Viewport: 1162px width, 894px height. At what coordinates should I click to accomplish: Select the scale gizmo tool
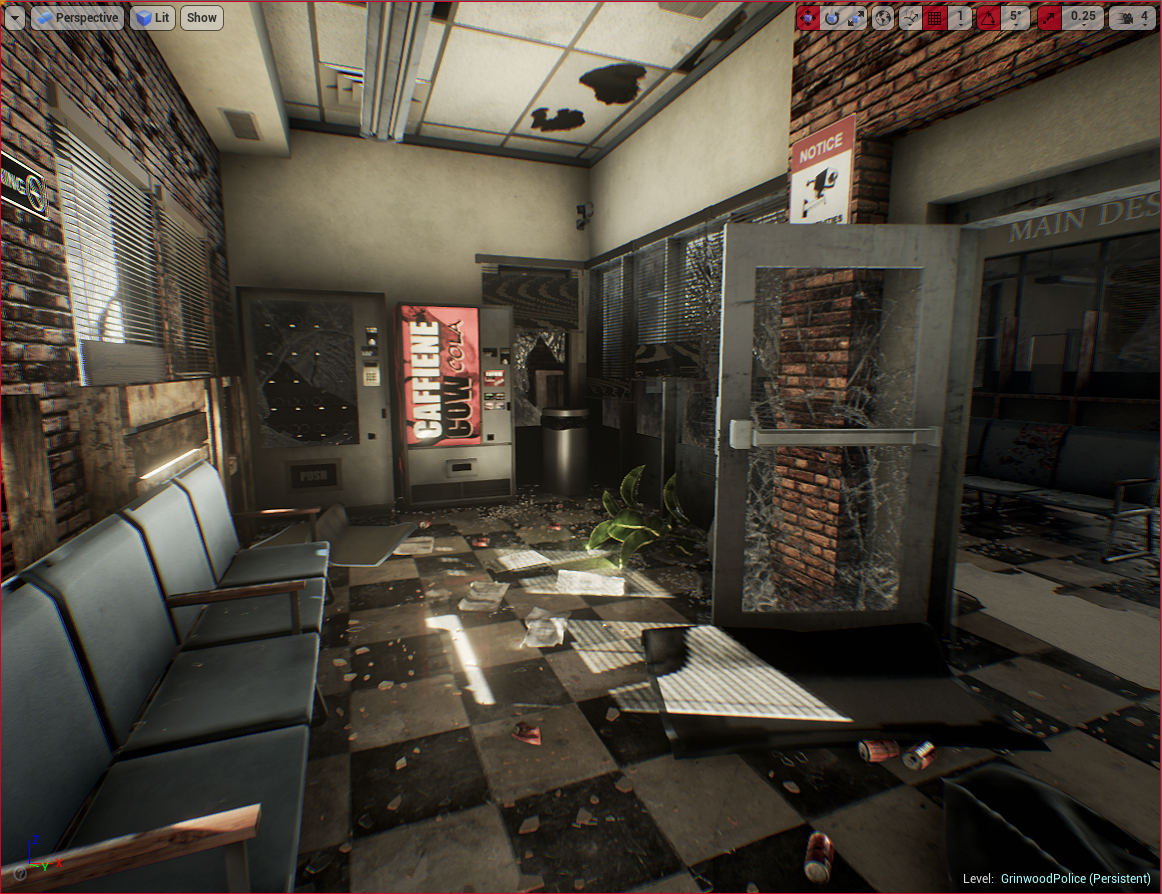(x=856, y=17)
